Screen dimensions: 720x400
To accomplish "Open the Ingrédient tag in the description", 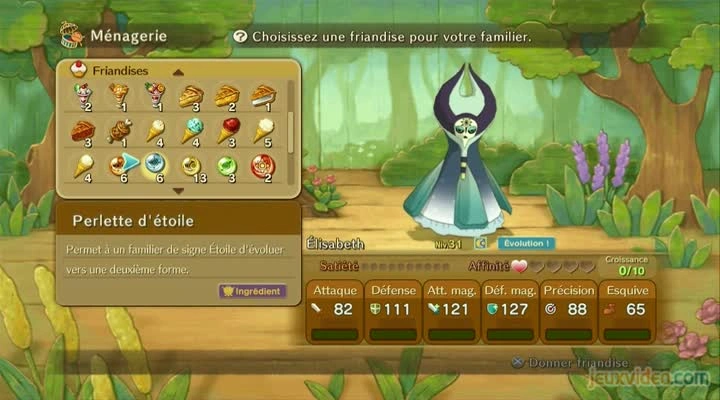I will [253, 291].
